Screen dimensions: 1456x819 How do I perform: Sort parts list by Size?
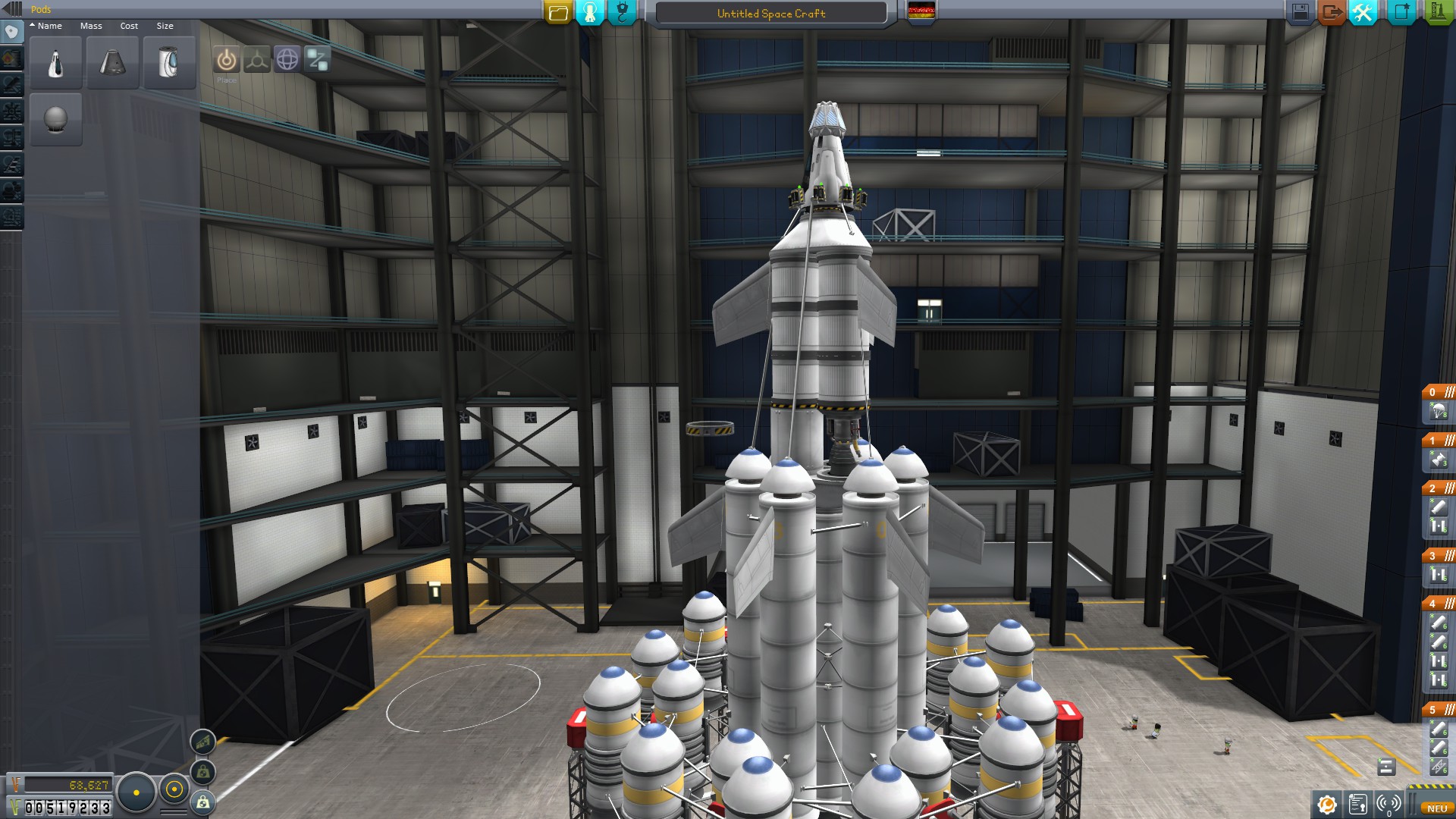point(165,26)
